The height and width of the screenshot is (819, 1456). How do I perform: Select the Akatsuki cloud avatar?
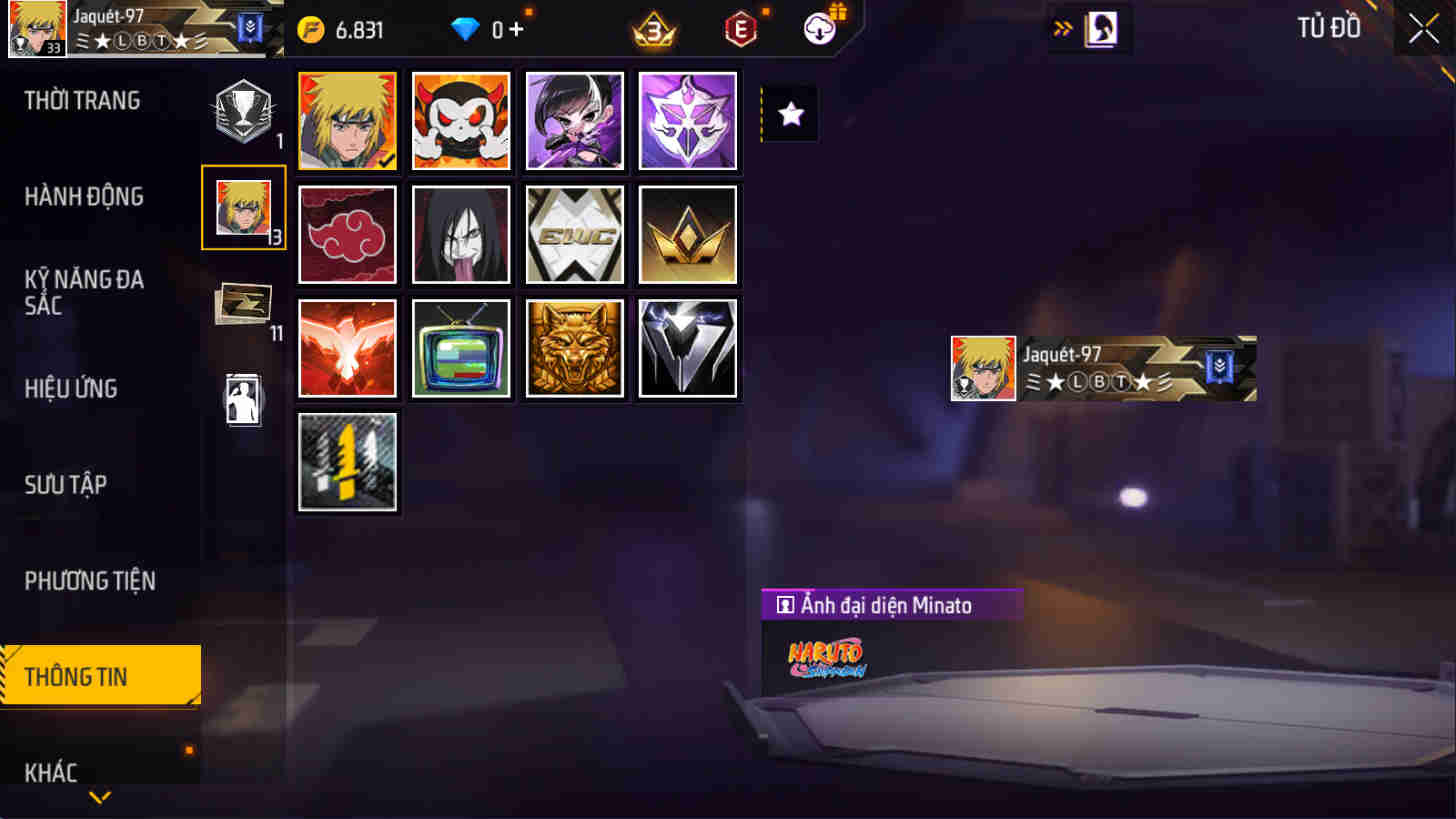[x=347, y=234]
